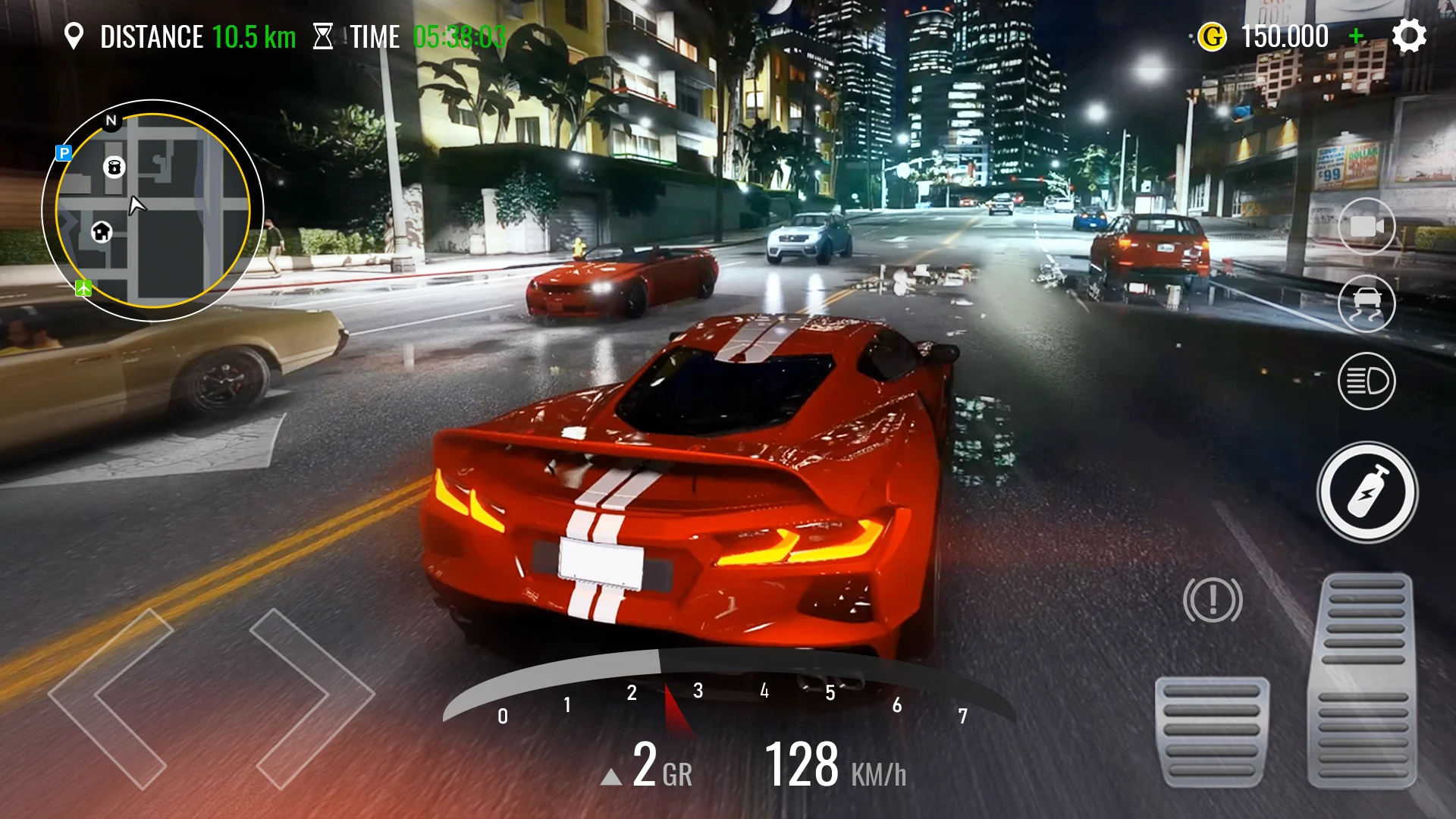Click the TIME label in the top bar
Screen dimensions: 1456x819
376,35
